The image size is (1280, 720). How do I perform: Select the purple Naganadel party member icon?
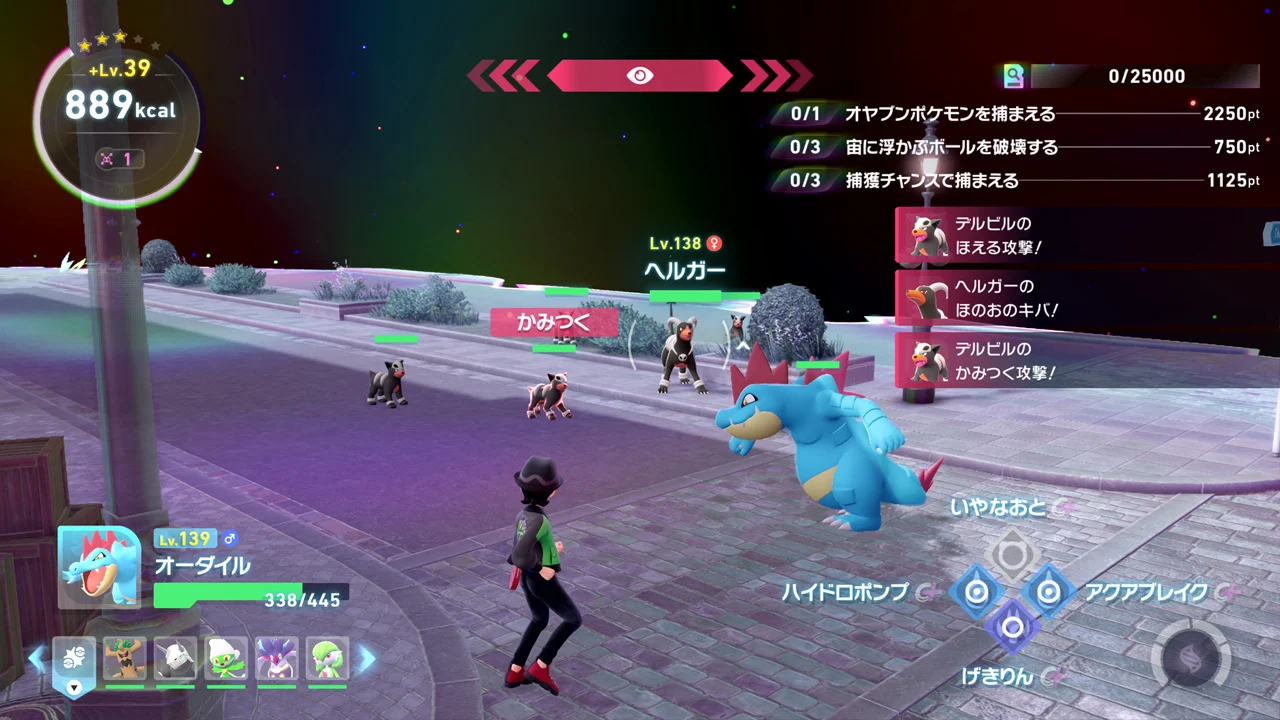coord(277,659)
